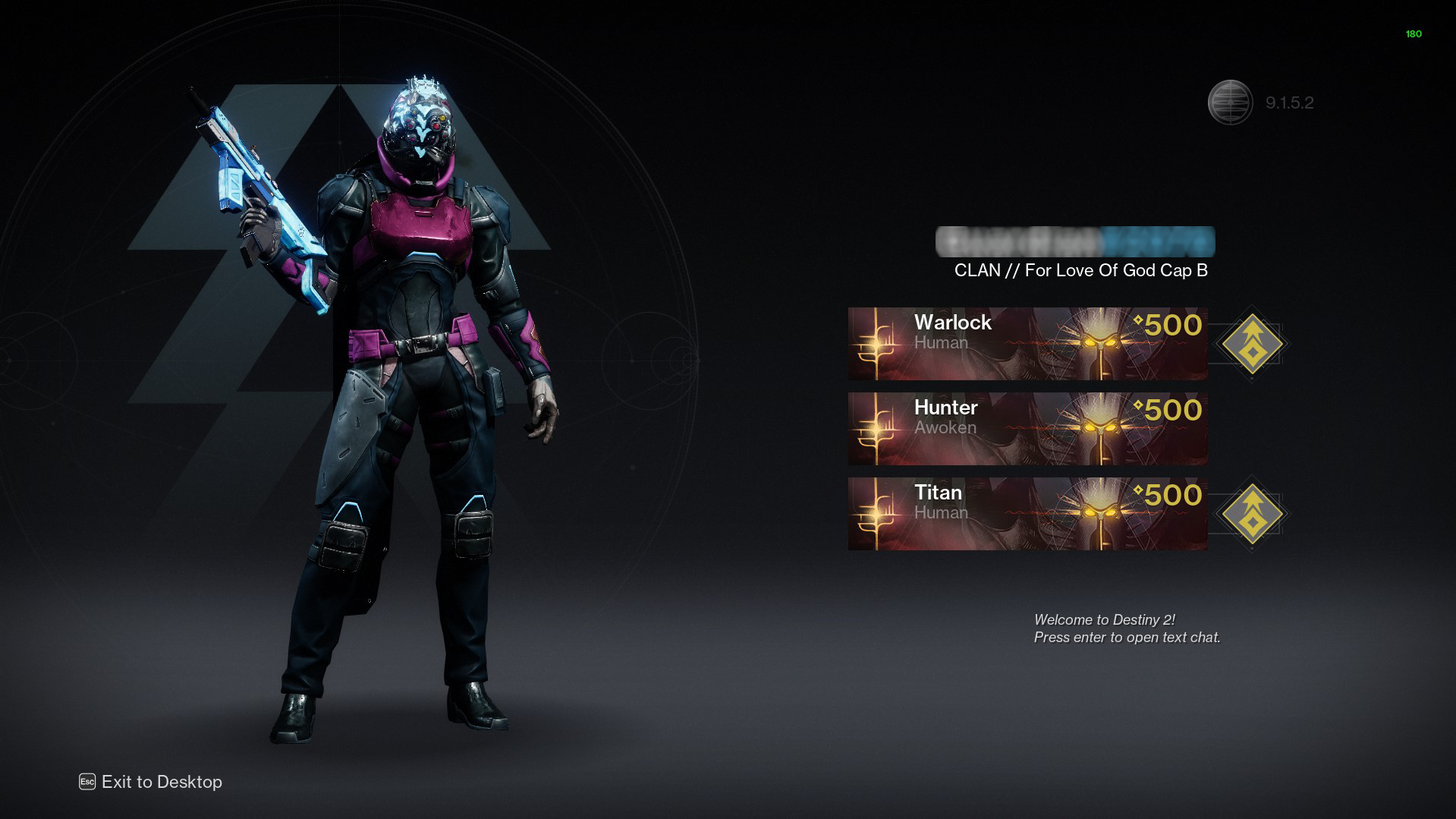Select the Warlock character
This screenshot has width=1456, height=819.
pyautogui.click(x=1027, y=343)
